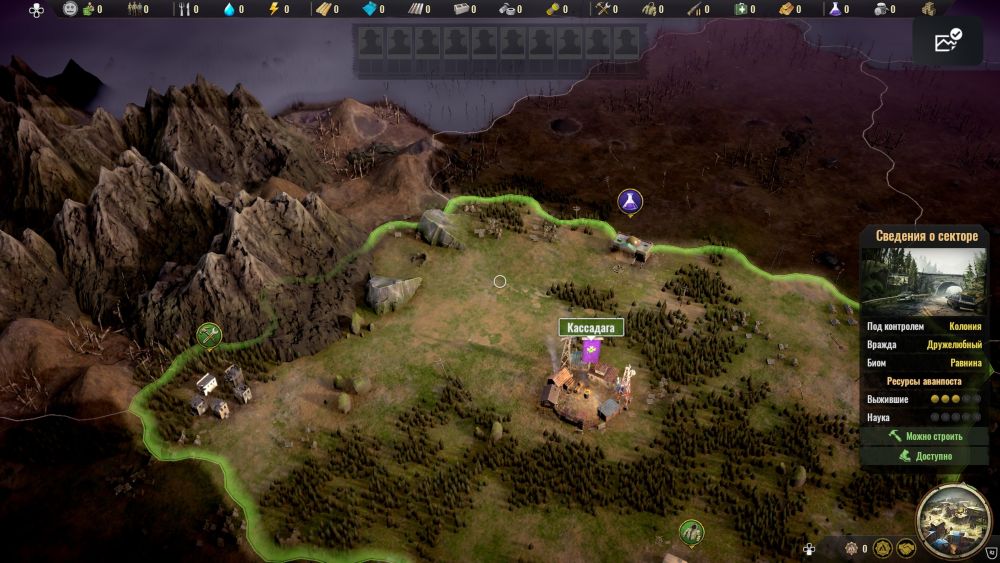The image size is (1000, 563).
Task: Select the green hammer map marker
Action: pyautogui.click(x=209, y=333)
